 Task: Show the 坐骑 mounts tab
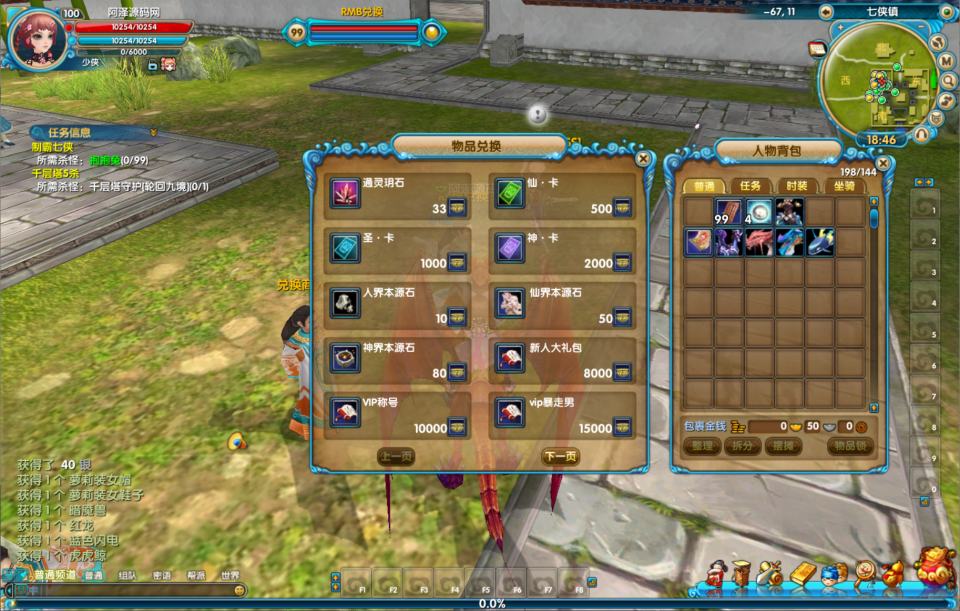(842, 186)
